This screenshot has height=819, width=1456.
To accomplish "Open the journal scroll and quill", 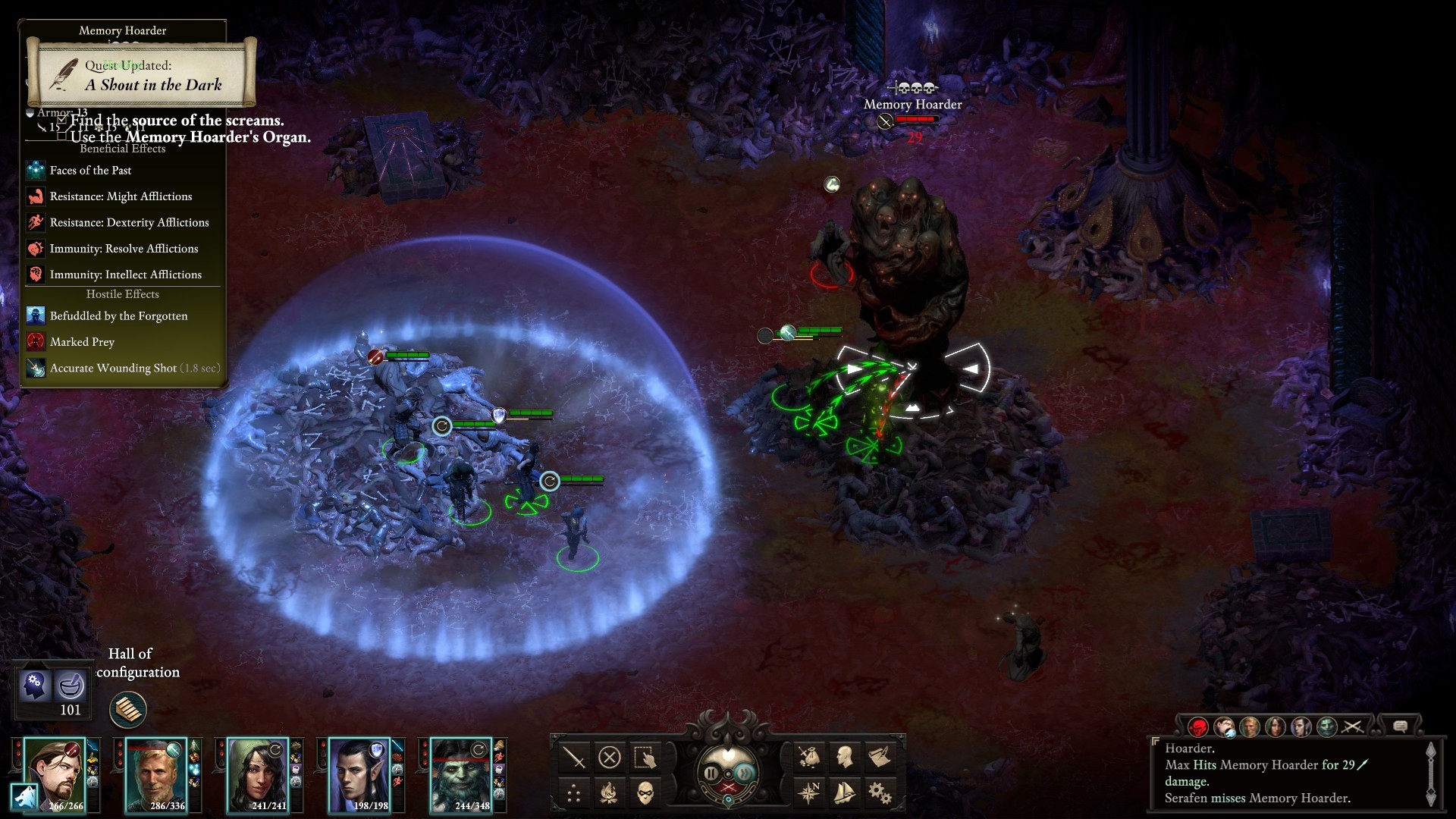I will tap(880, 757).
